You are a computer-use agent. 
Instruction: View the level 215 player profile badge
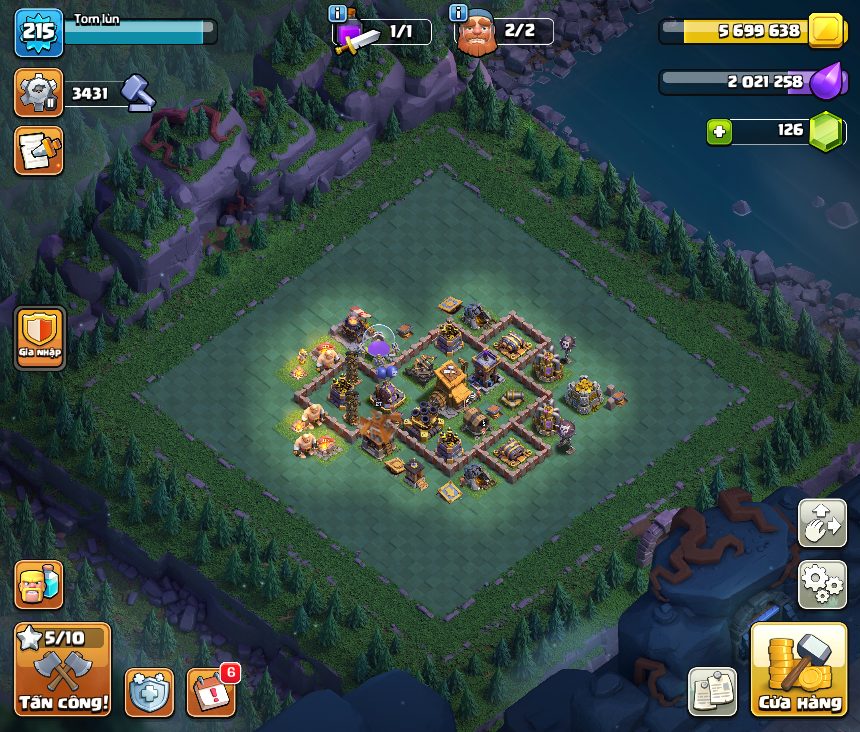tap(39, 32)
